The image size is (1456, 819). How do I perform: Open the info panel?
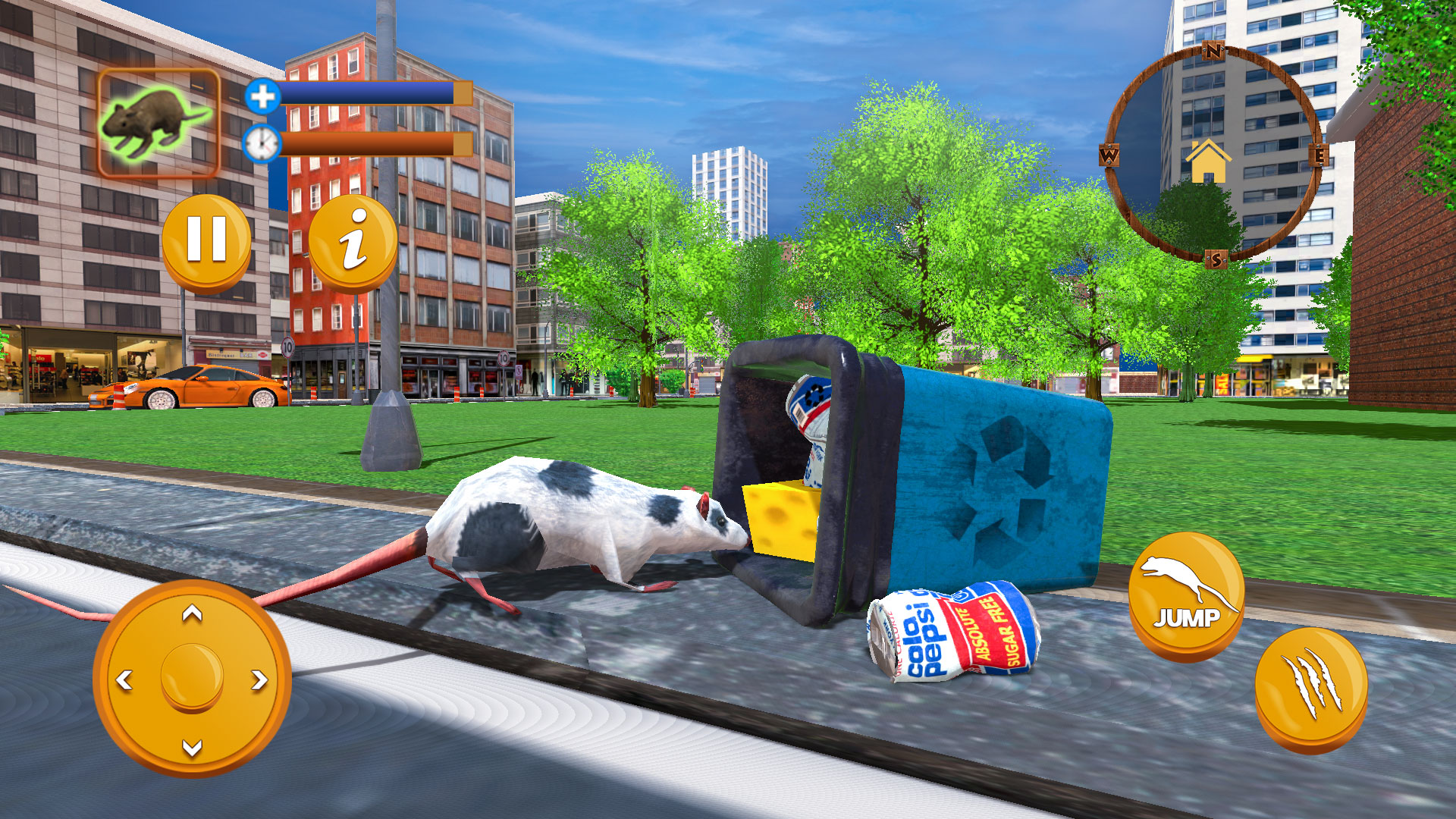click(353, 241)
